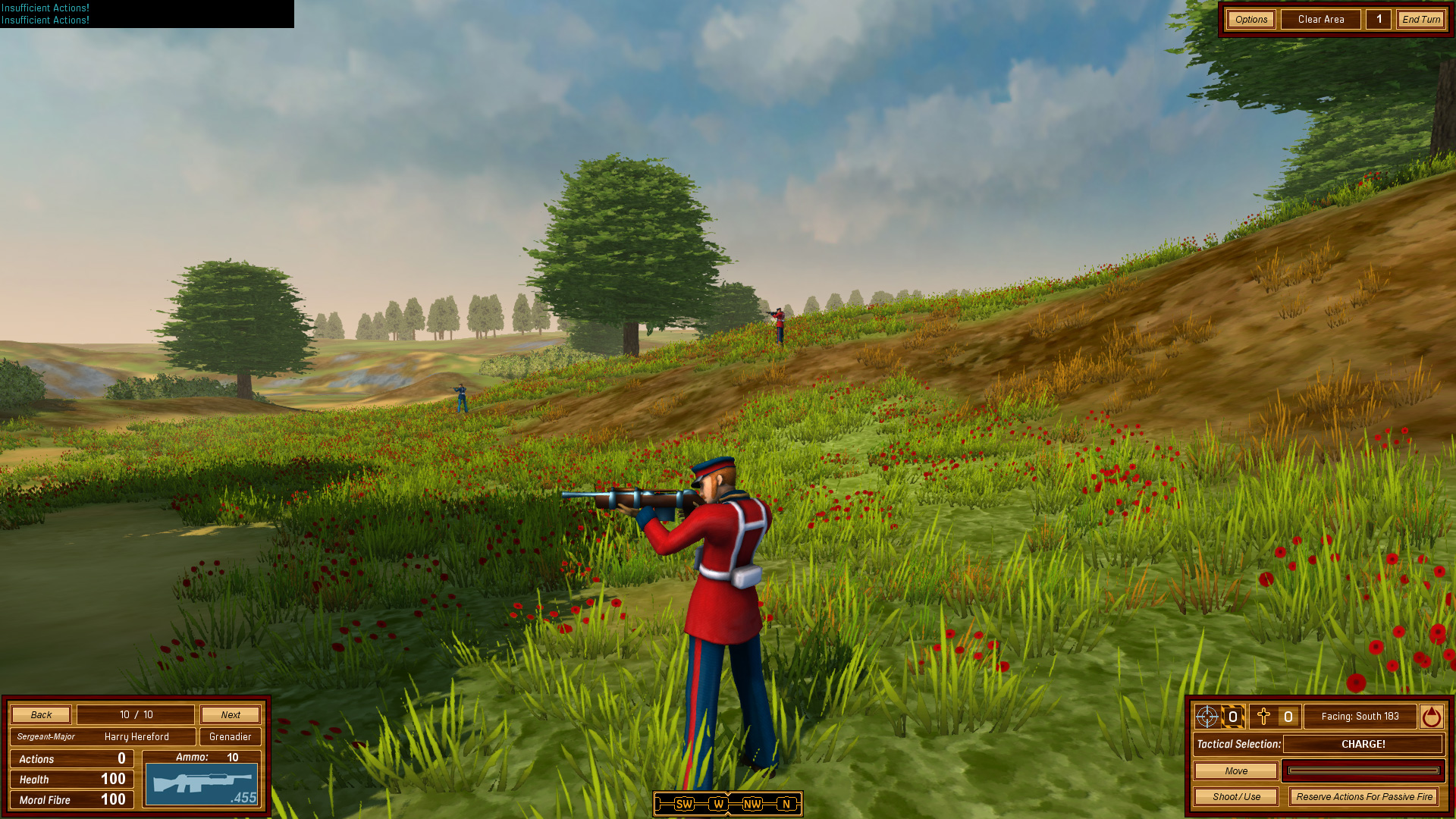The width and height of the screenshot is (1456, 819).
Task: Click the End Turn button
Action: (x=1420, y=20)
